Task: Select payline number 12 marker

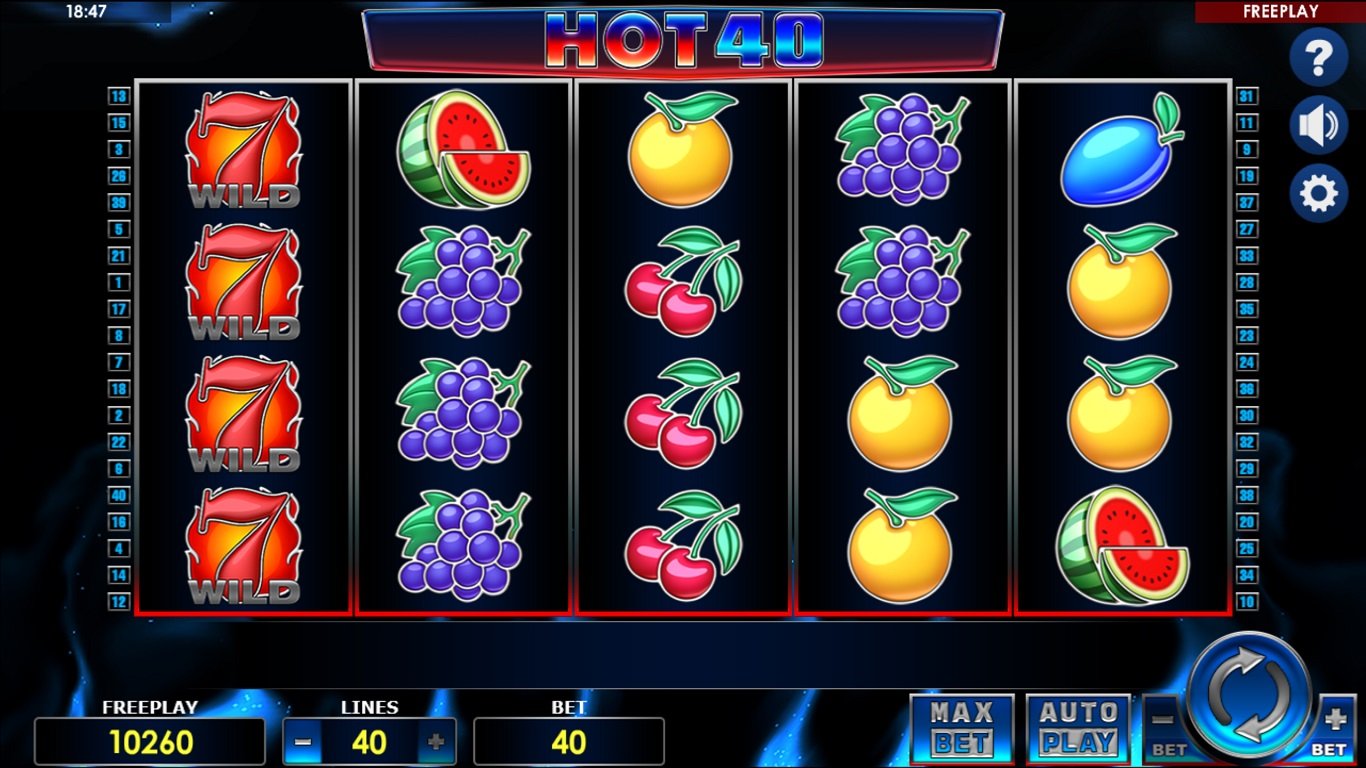Action: click(x=119, y=602)
